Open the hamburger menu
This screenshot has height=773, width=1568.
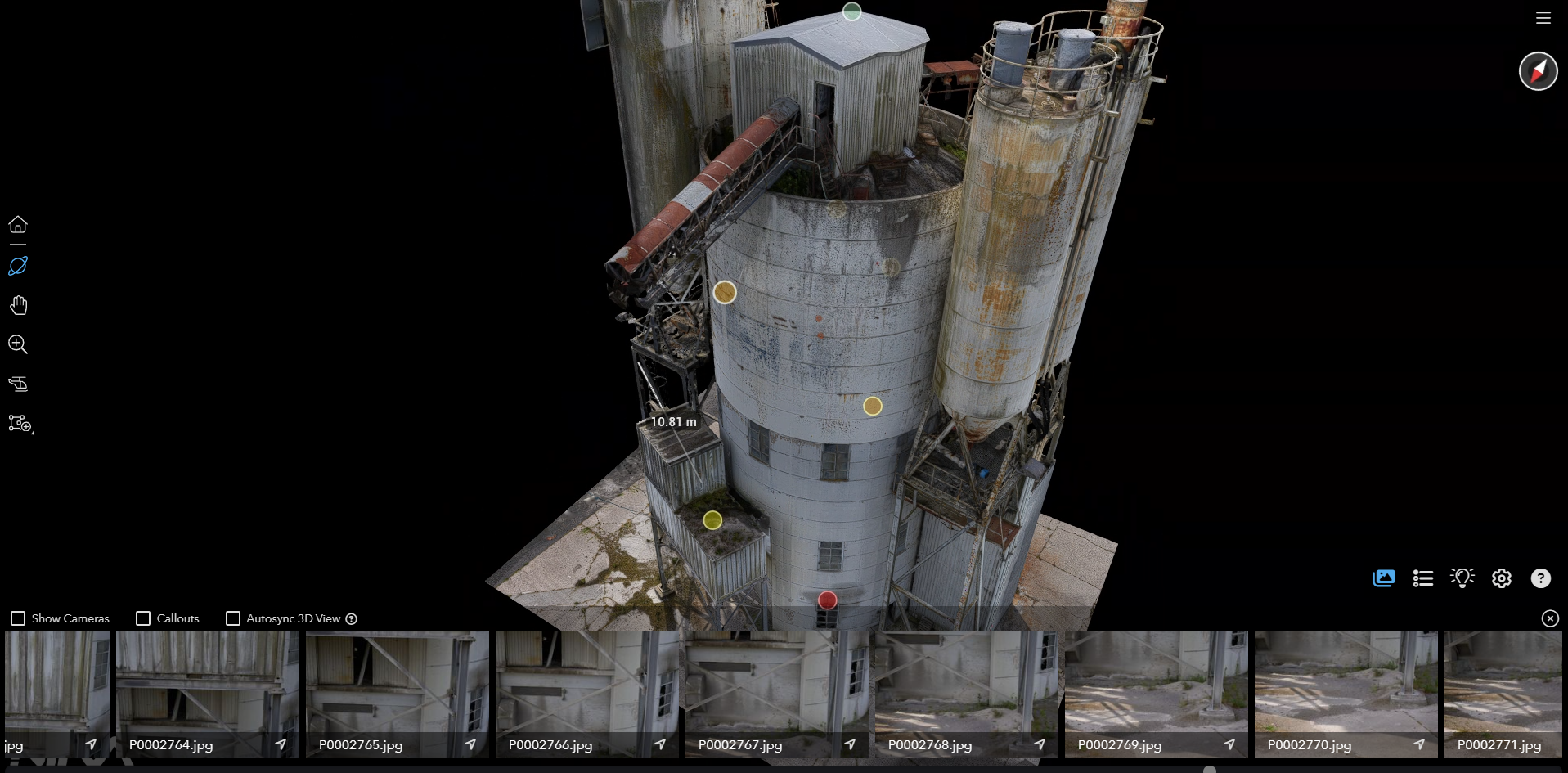pos(1543,18)
